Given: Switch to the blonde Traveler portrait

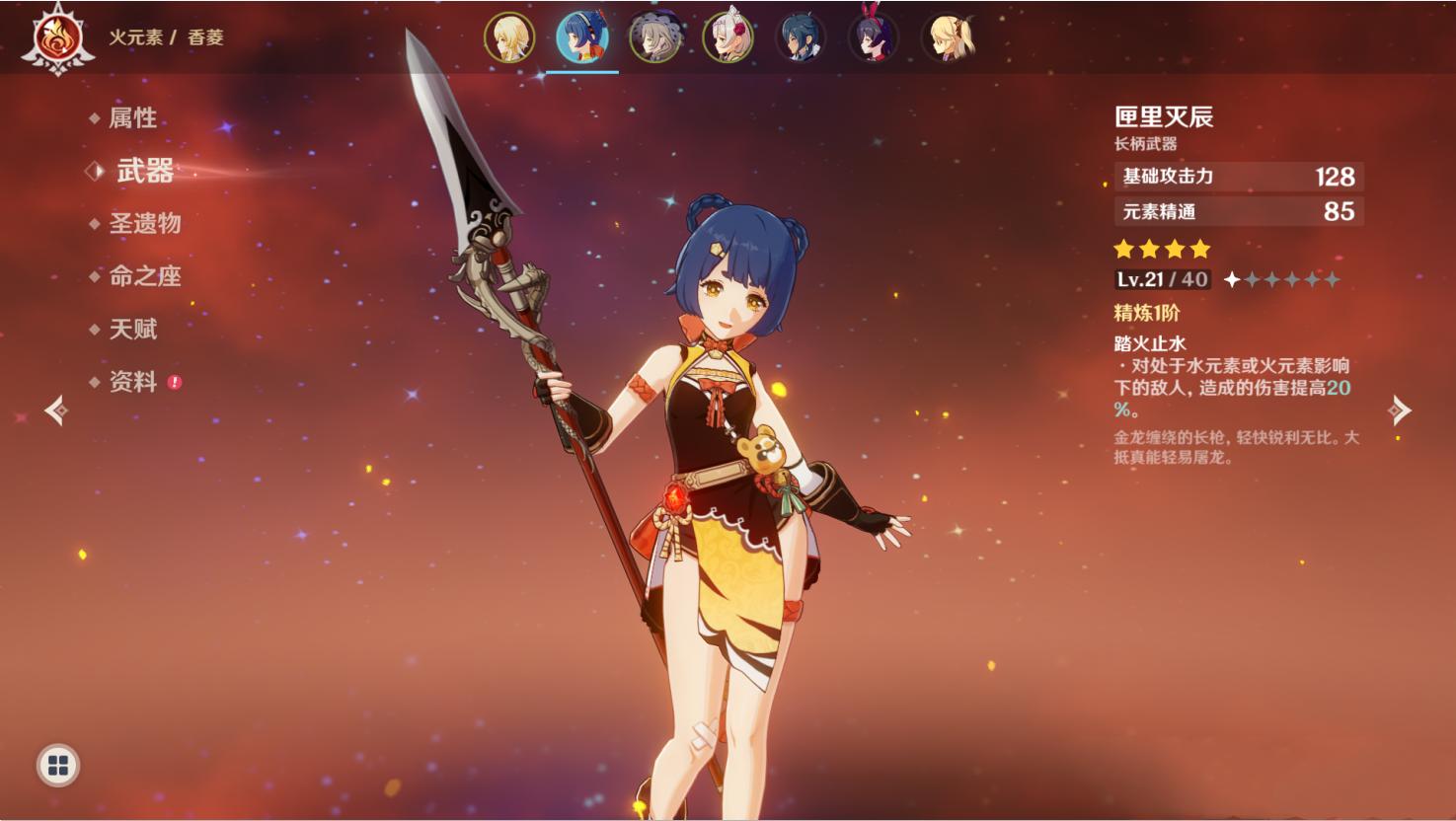Looking at the screenshot, I should [x=509, y=38].
